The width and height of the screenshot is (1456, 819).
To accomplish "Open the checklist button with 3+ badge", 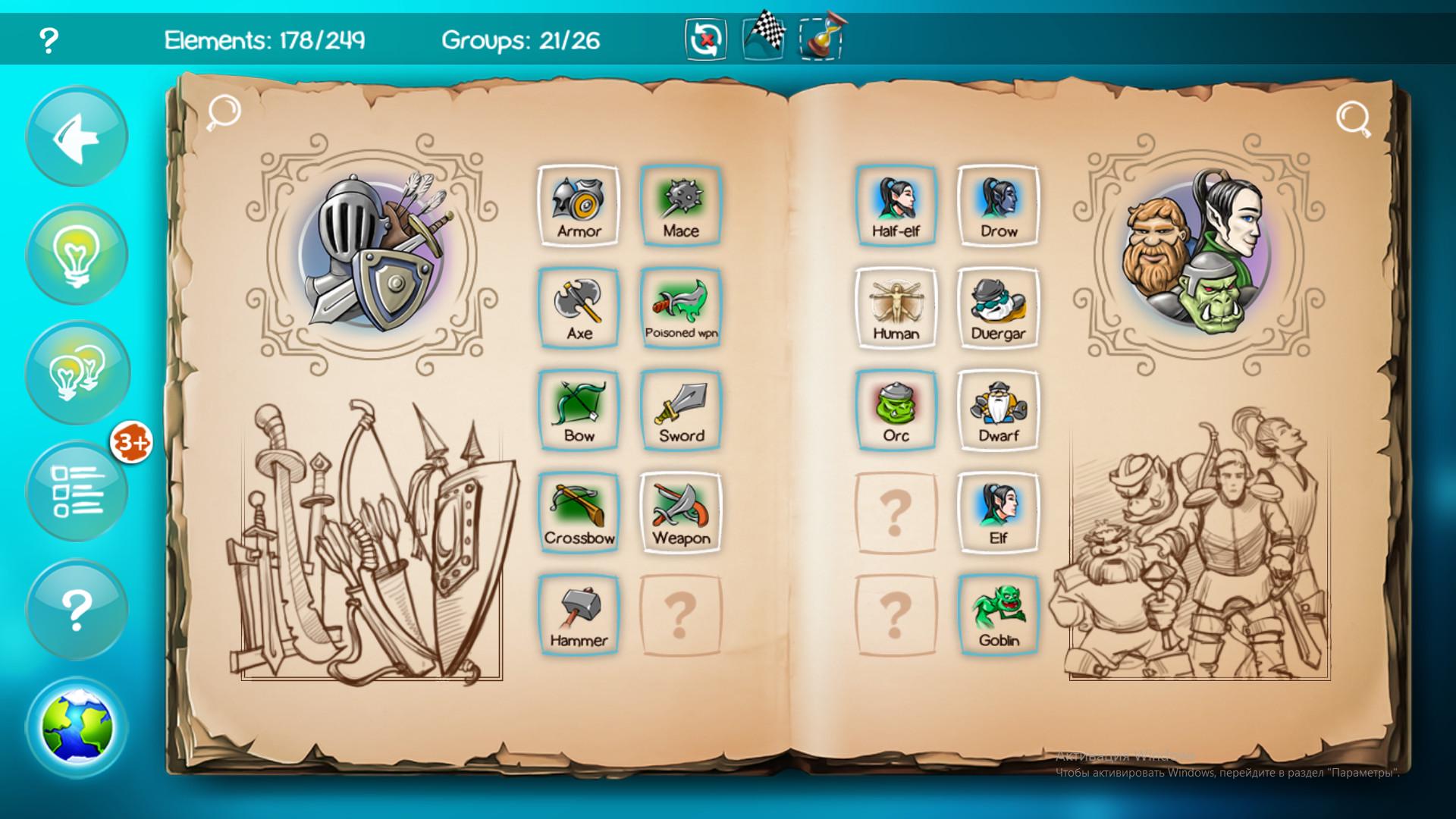I will coord(77,491).
